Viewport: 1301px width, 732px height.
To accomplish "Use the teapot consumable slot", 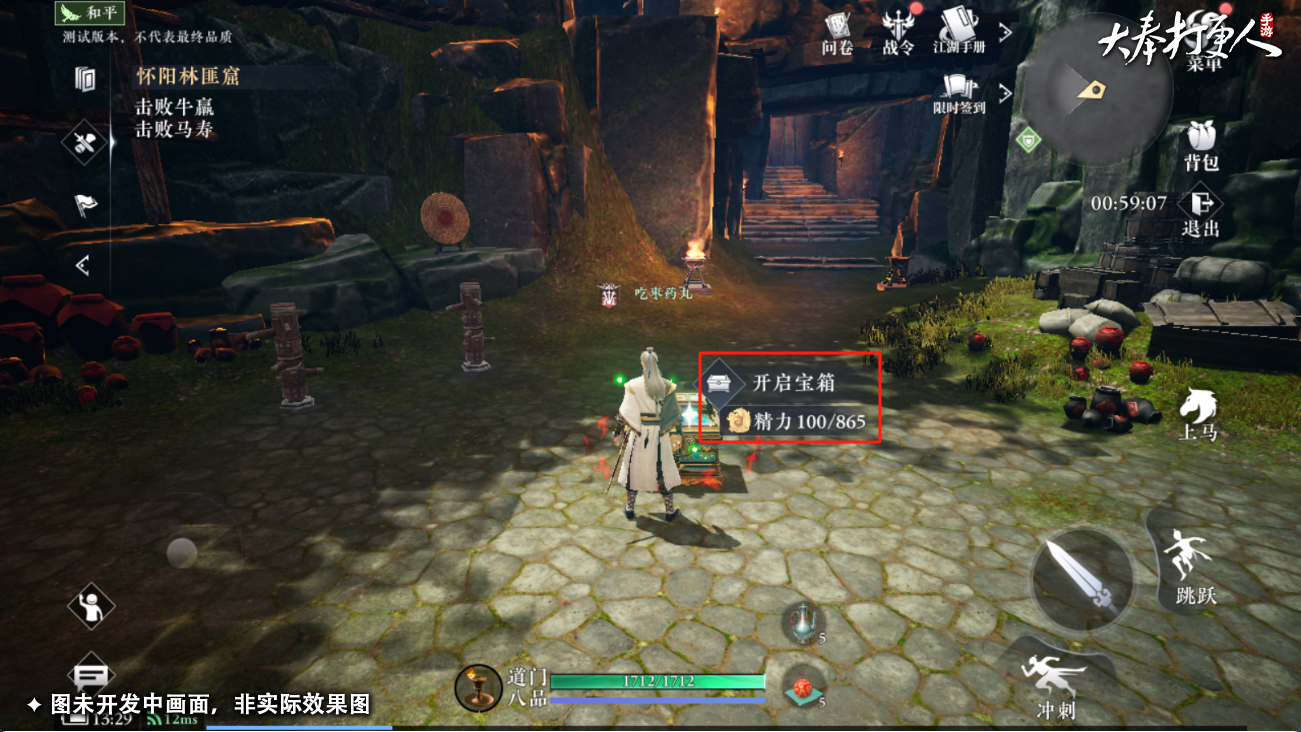I will pos(803,622).
